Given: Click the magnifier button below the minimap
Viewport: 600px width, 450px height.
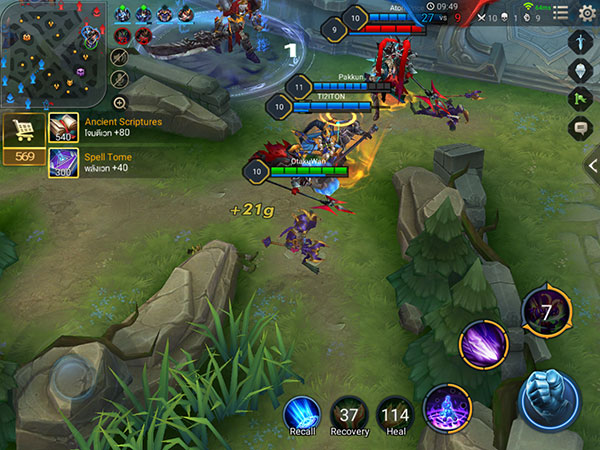Looking at the screenshot, I should (120, 102).
